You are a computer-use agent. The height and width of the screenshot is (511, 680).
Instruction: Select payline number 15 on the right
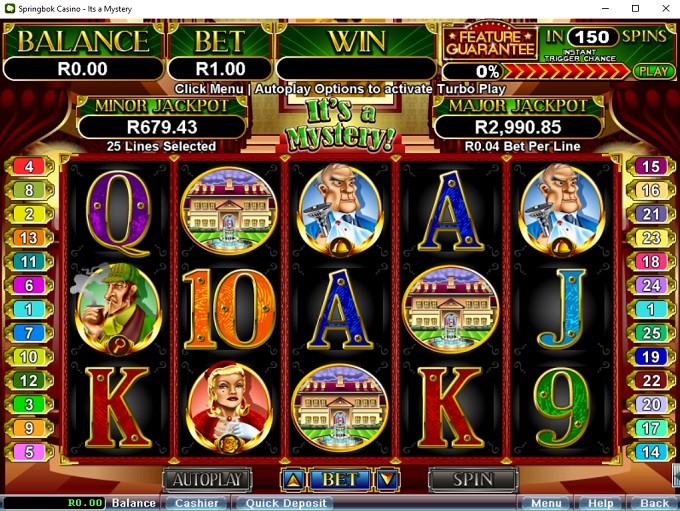pos(651,167)
